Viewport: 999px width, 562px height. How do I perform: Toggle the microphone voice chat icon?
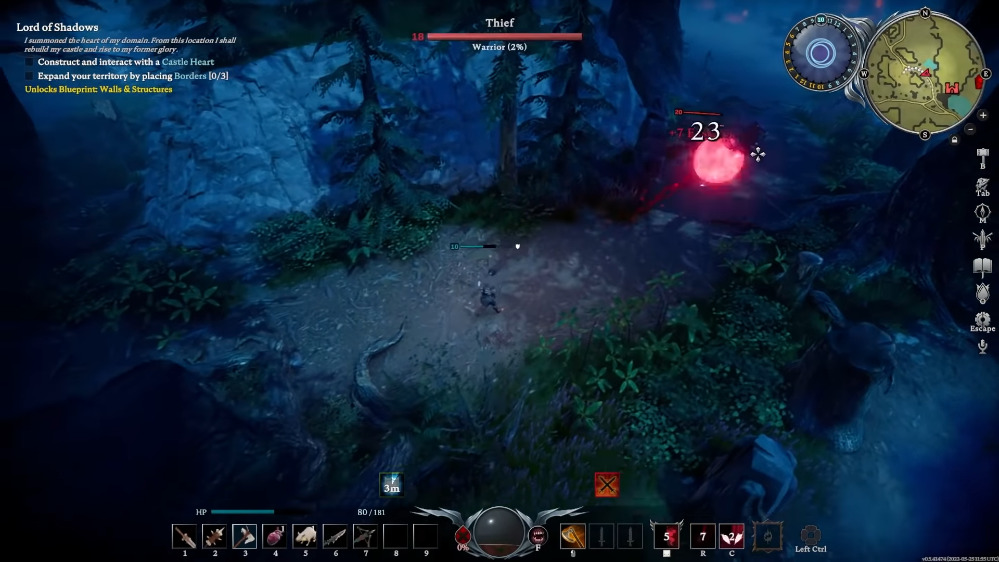[x=982, y=346]
